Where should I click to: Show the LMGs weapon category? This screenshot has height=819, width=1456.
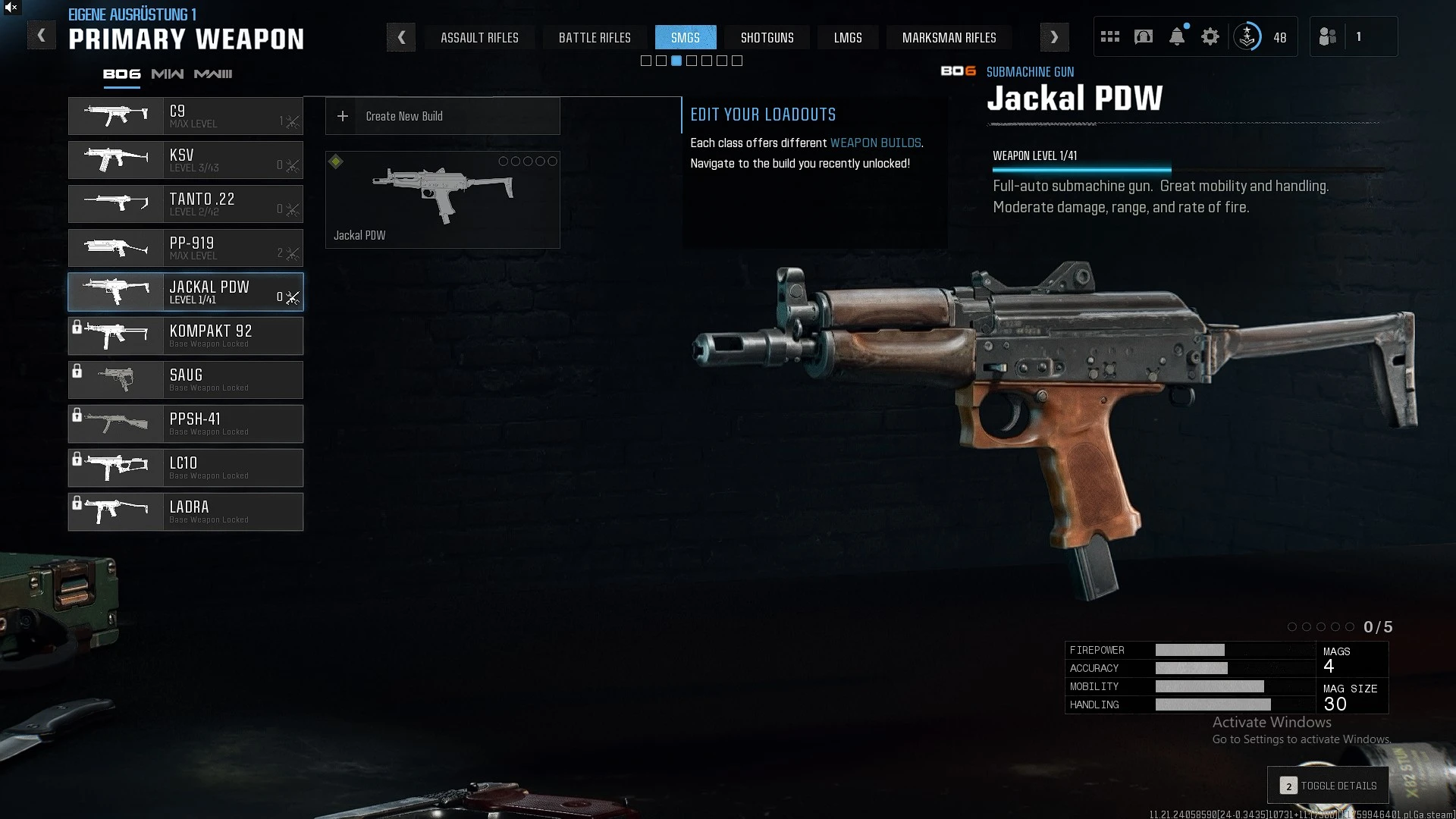click(x=848, y=37)
